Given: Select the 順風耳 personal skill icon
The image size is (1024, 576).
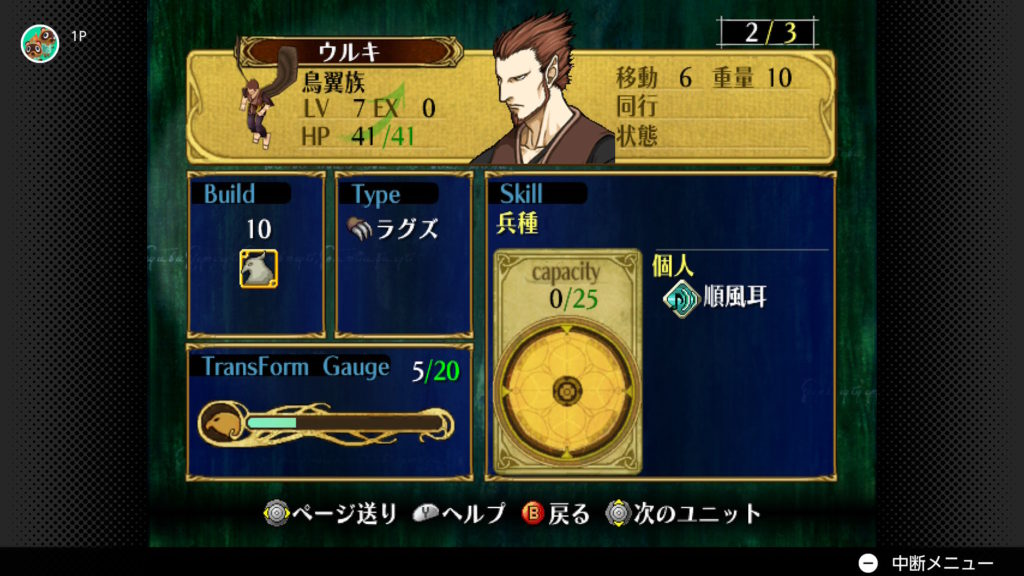Looking at the screenshot, I should click(681, 298).
